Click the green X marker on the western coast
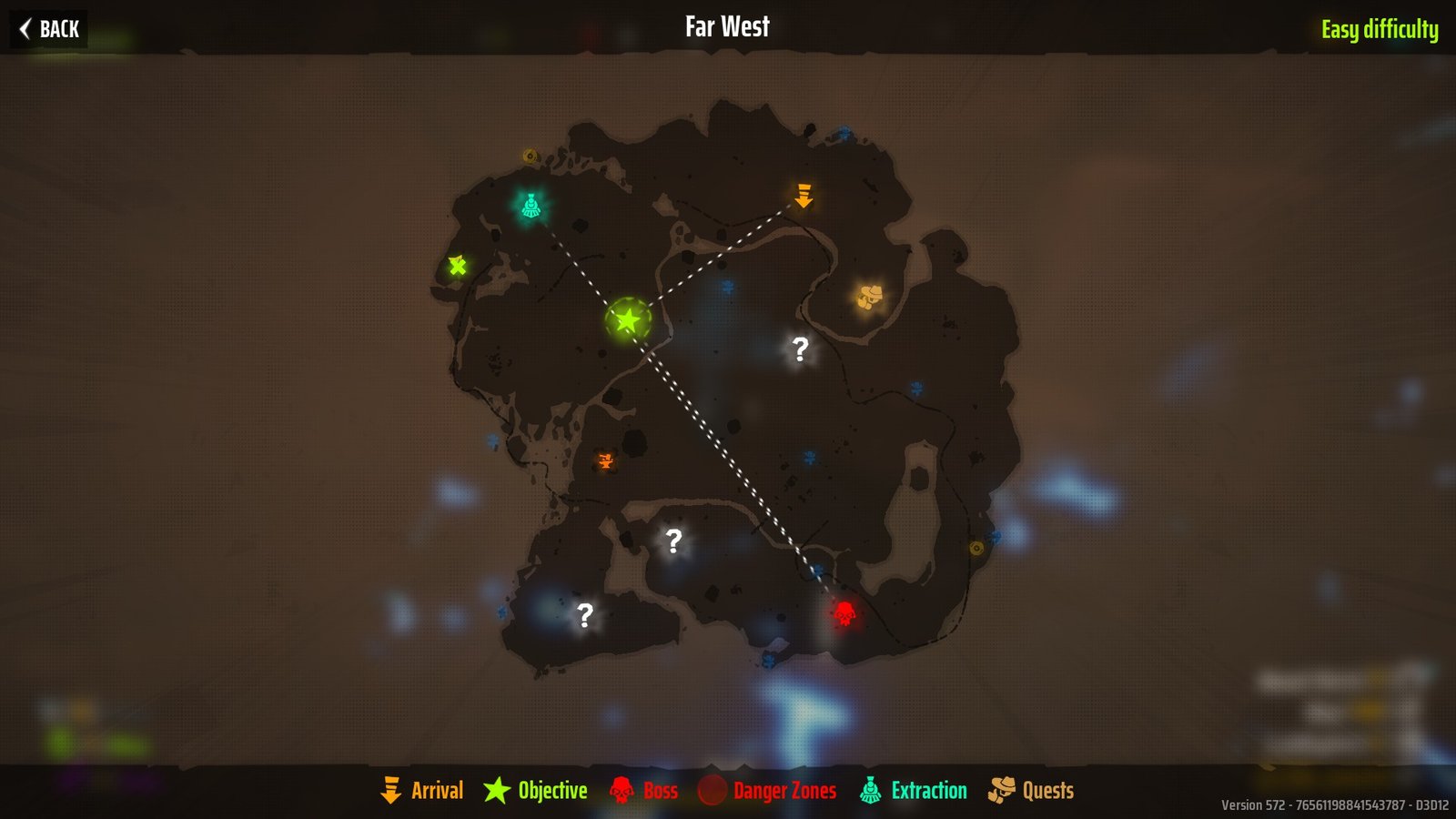The width and height of the screenshot is (1456, 819). [x=459, y=268]
